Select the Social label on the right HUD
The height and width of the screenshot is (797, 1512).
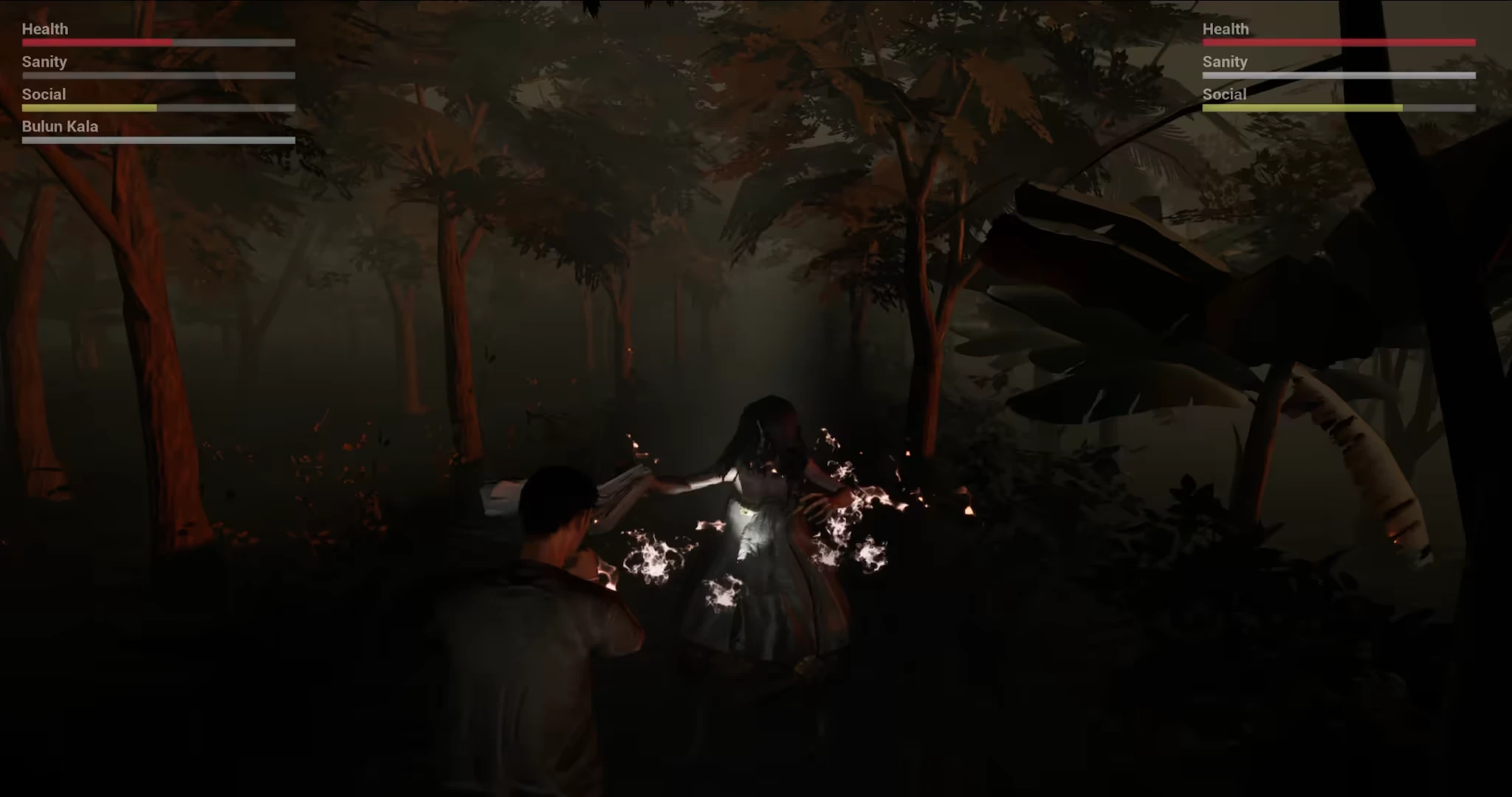coord(1223,94)
